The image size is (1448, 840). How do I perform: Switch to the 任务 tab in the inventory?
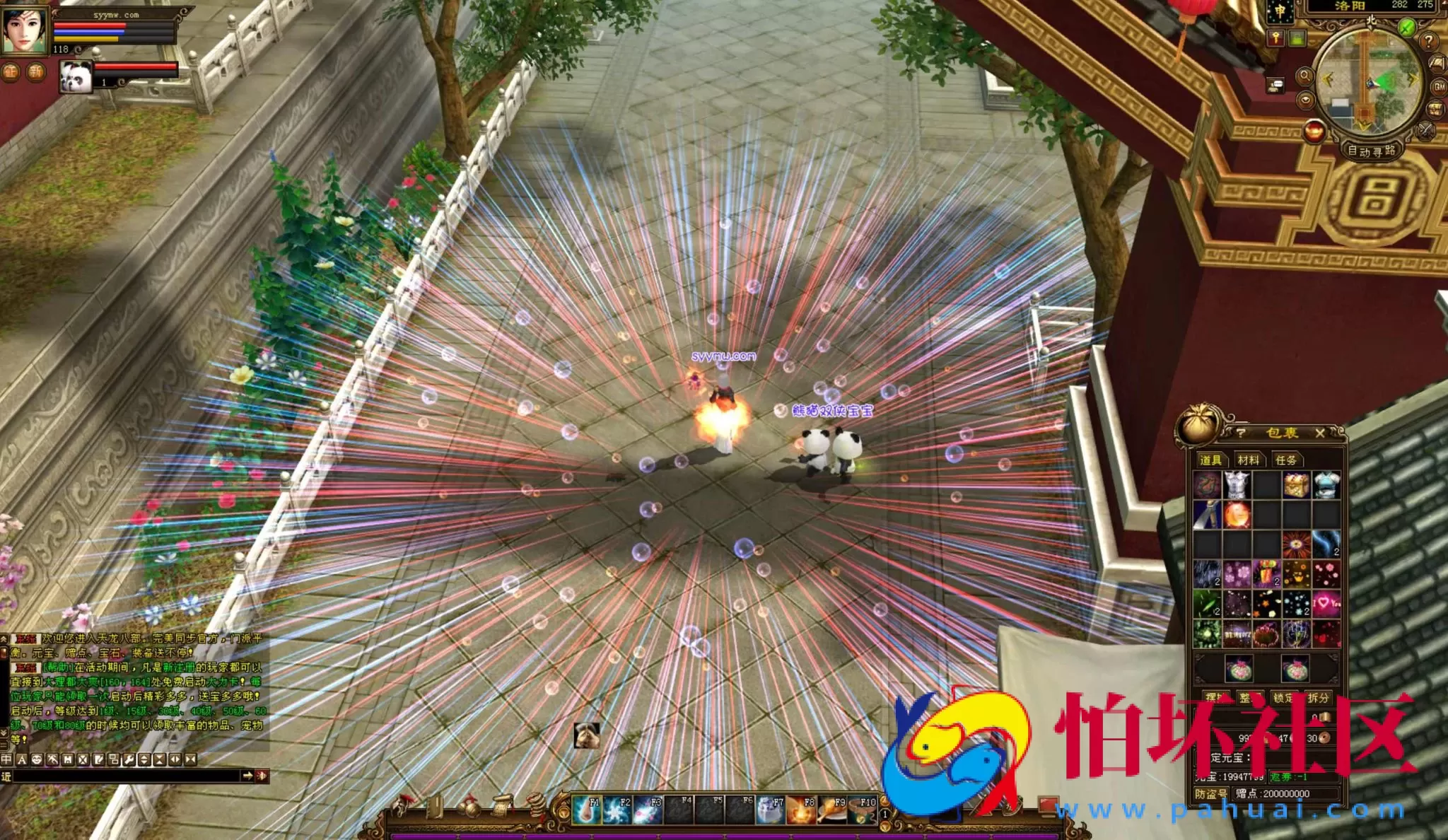pyautogui.click(x=1287, y=460)
